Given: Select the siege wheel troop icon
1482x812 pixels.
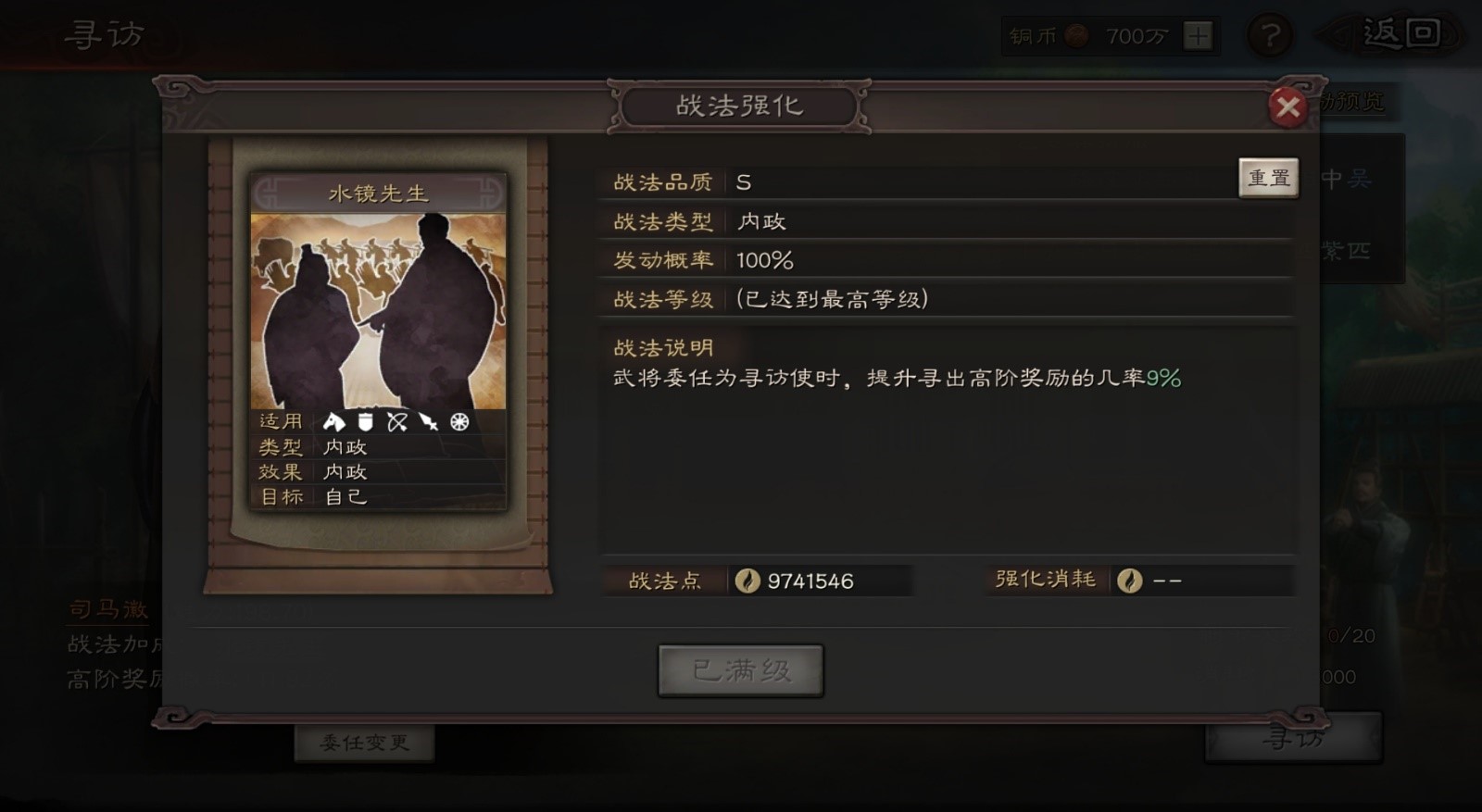Looking at the screenshot, I should click(459, 421).
